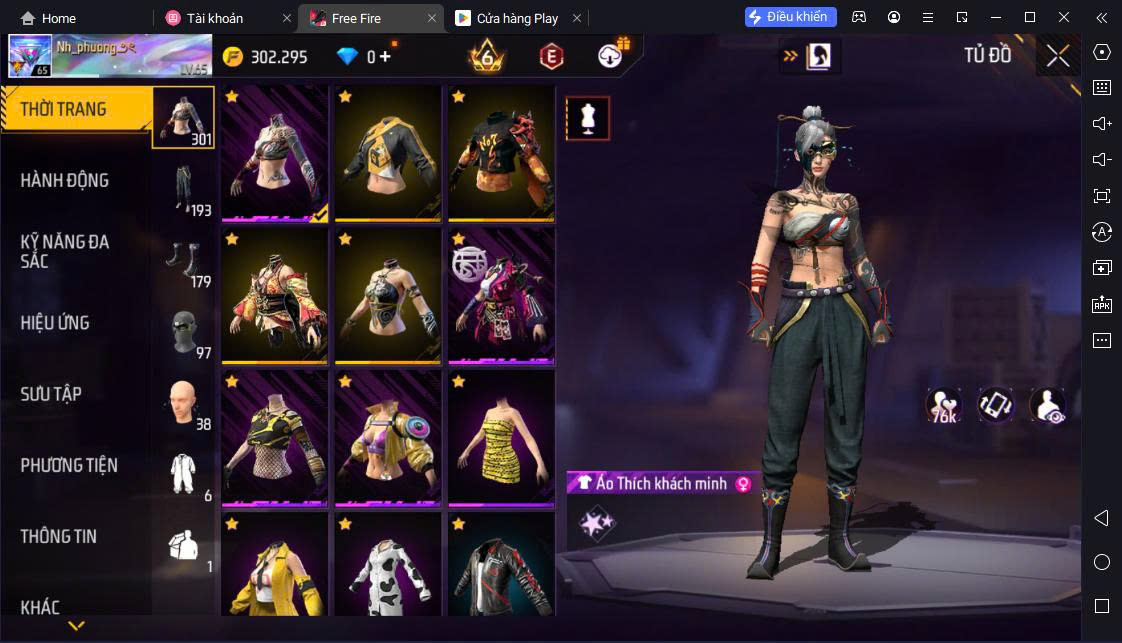Open the PHƯƠNG TIỆN category
1122x643 pixels.
(x=80, y=465)
